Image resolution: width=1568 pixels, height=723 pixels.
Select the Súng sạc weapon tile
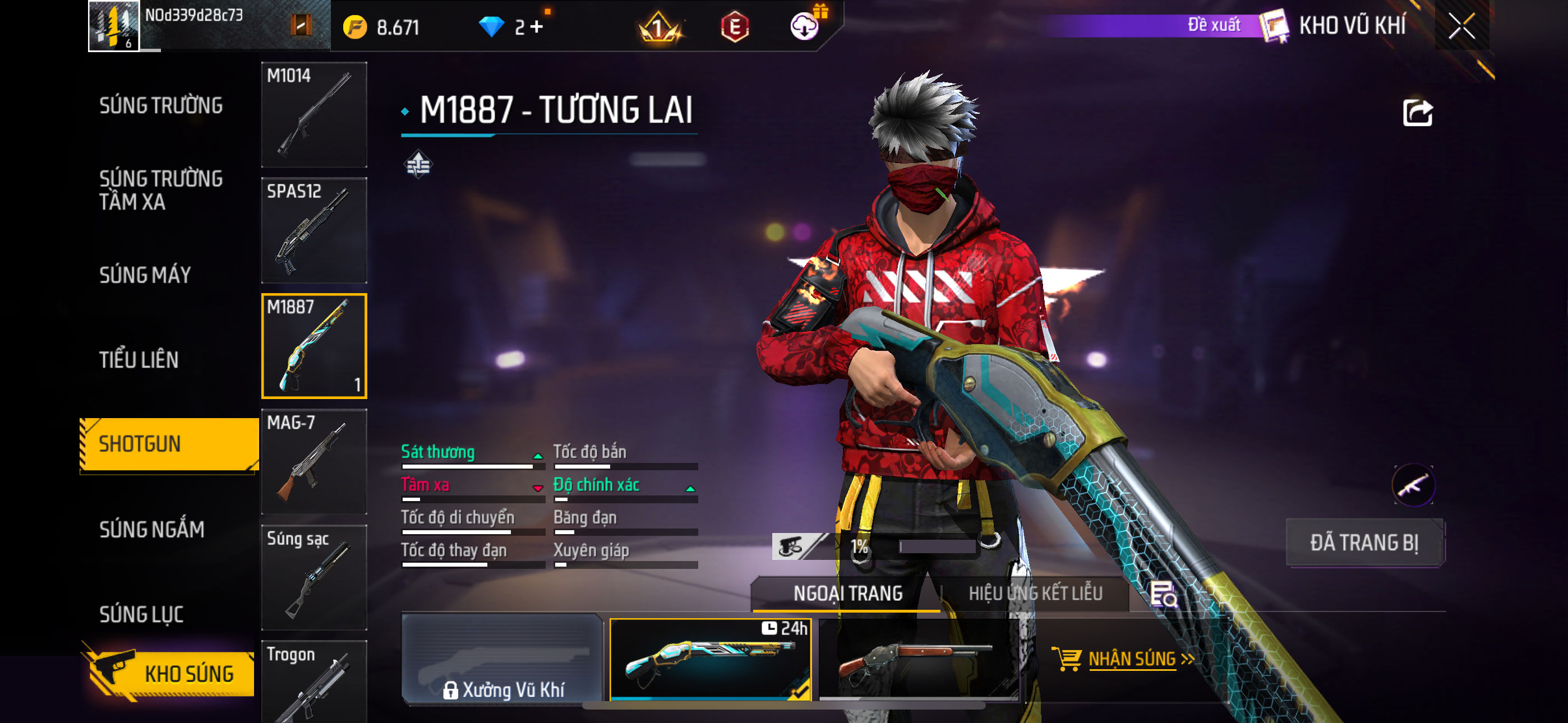314,577
